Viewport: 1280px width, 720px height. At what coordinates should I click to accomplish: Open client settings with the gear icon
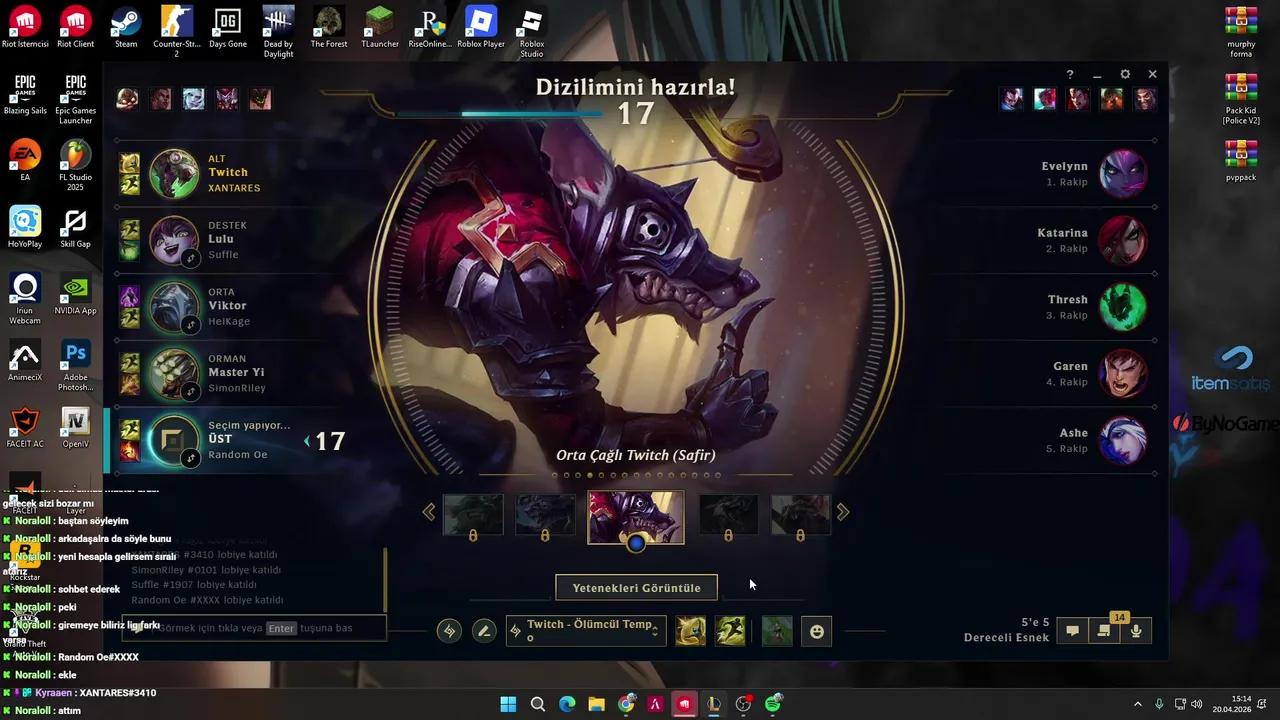(x=1125, y=74)
